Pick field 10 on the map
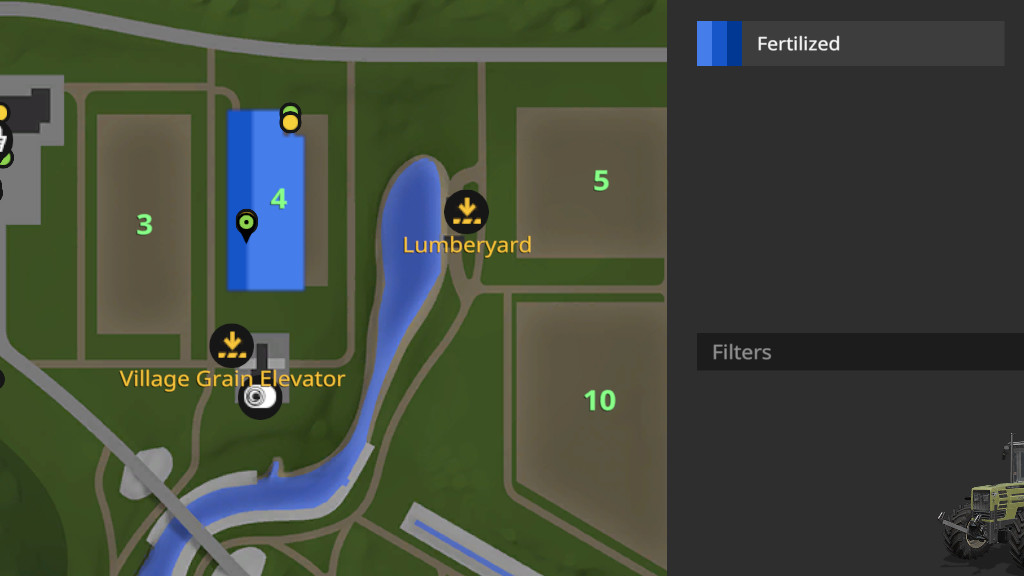The image size is (1024, 576). 599,400
